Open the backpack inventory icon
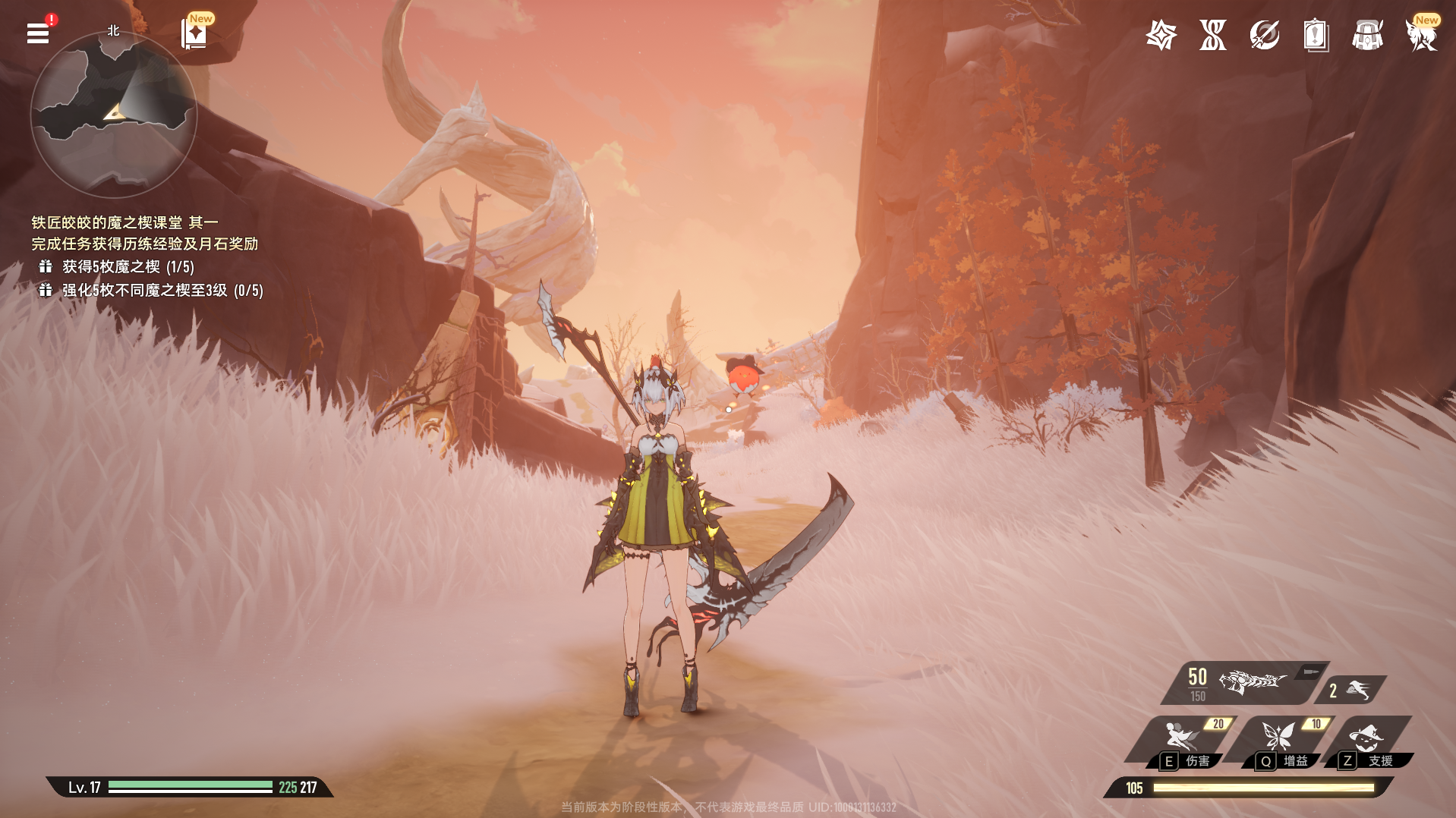 tap(1367, 35)
